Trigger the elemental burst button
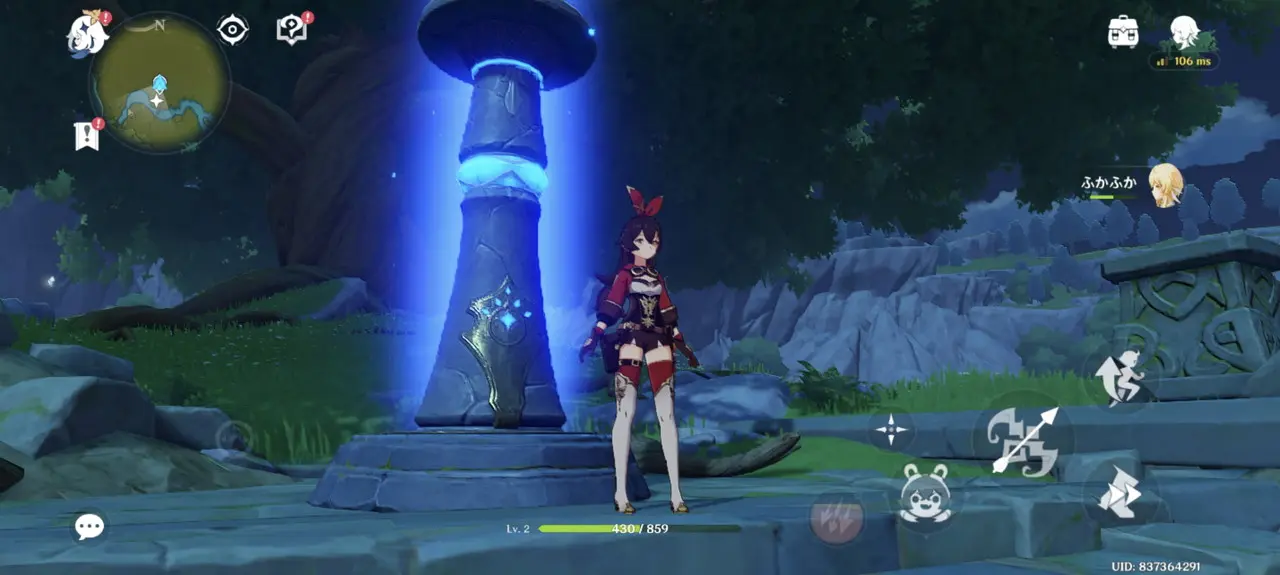The image size is (1280, 575). click(837, 517)
